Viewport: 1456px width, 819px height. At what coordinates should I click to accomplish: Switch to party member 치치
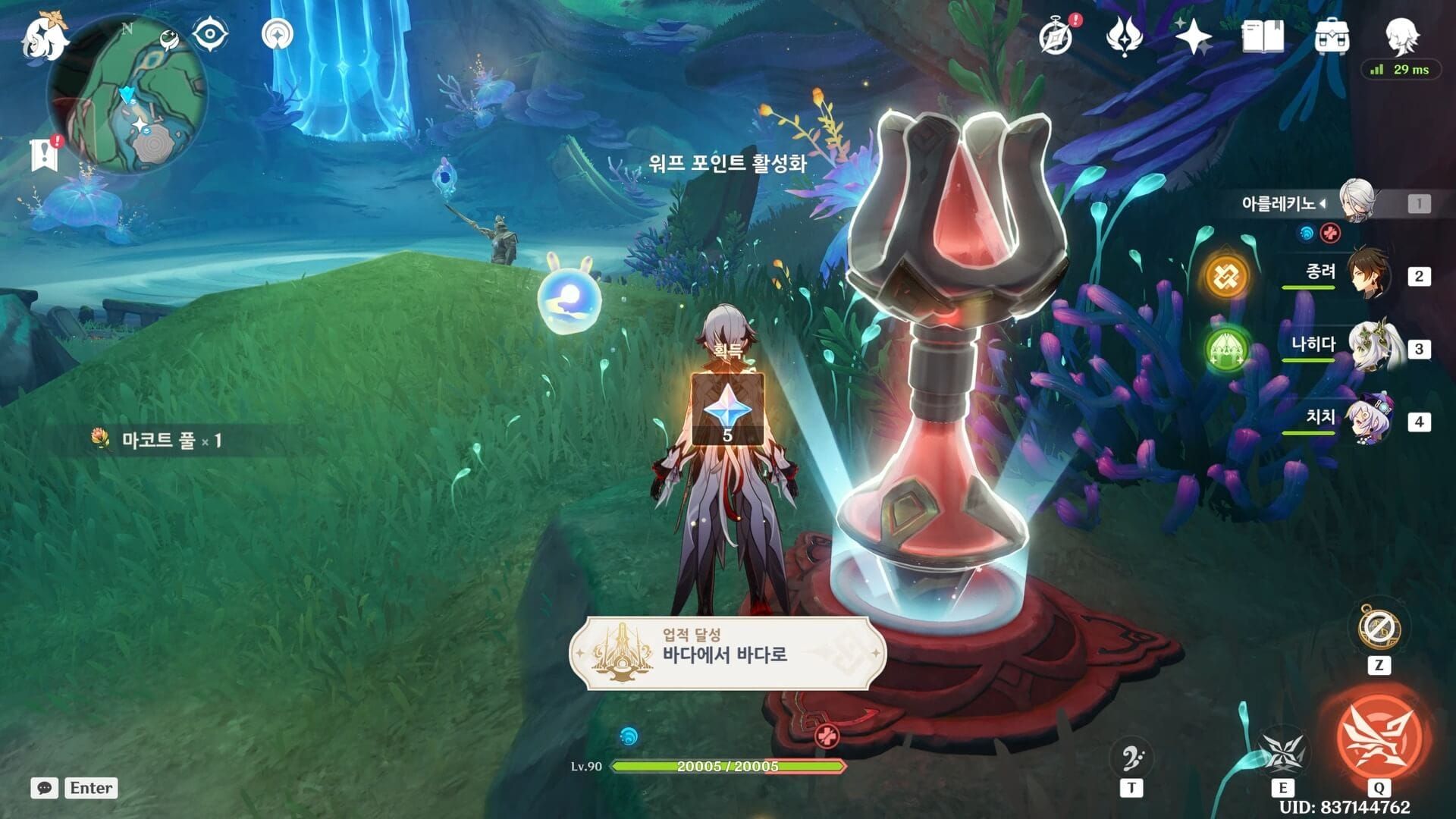click(x=1370, y=420)
